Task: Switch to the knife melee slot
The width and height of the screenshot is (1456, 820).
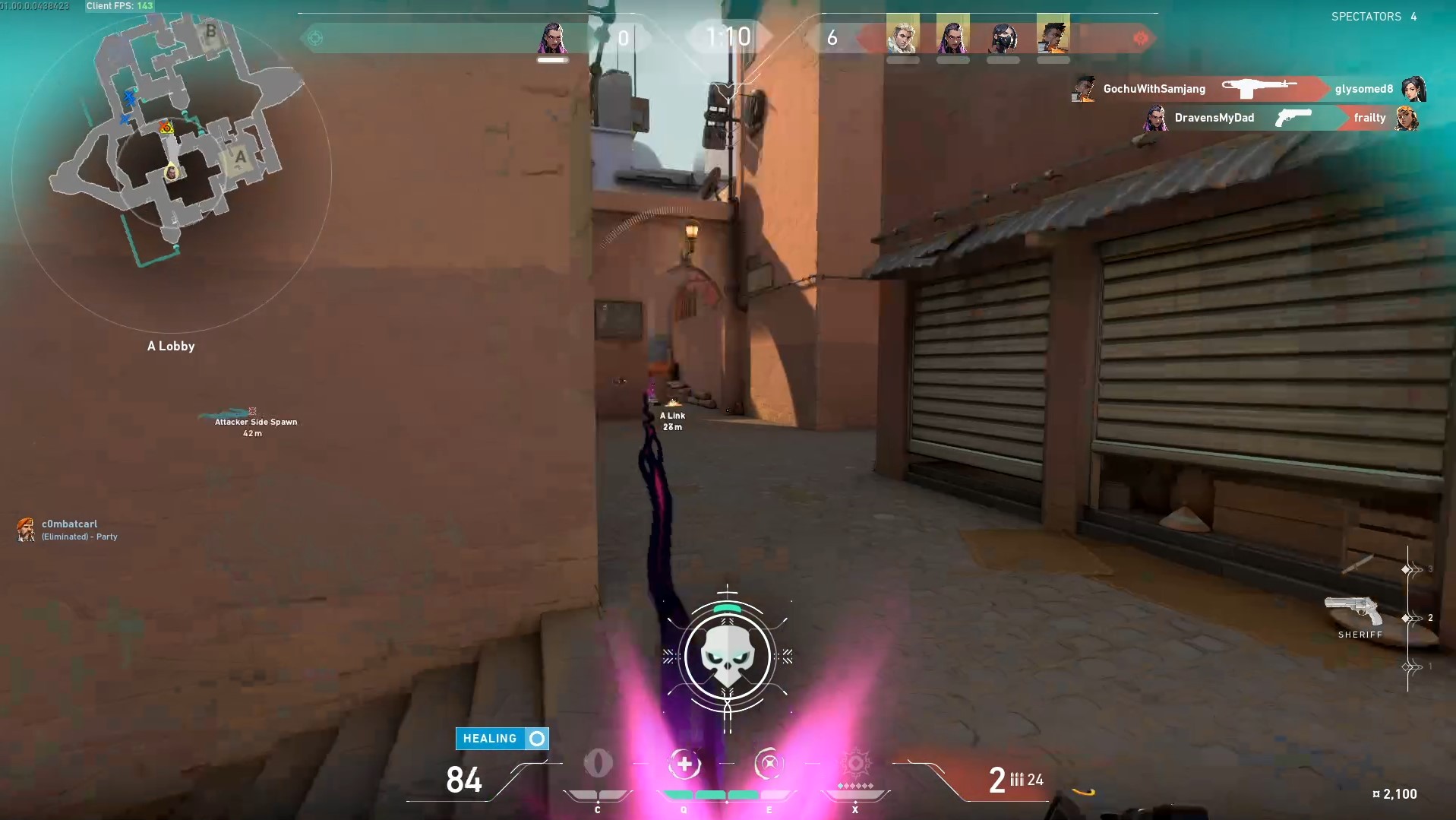Action: [x=1357, y=564]
